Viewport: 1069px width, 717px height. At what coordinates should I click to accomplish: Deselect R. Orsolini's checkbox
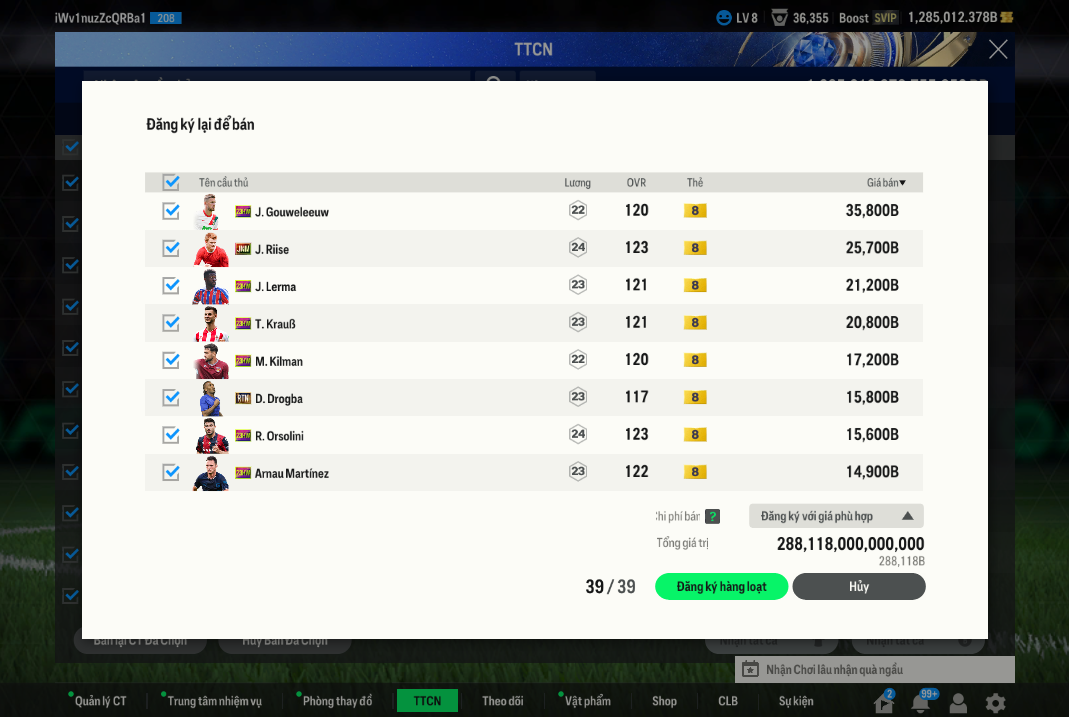coord(171,435)
